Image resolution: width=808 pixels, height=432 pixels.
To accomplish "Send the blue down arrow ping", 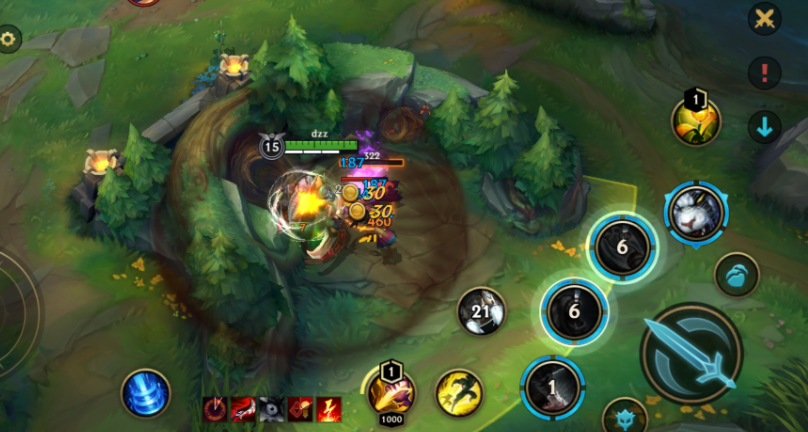I will (x=765, y=127).
